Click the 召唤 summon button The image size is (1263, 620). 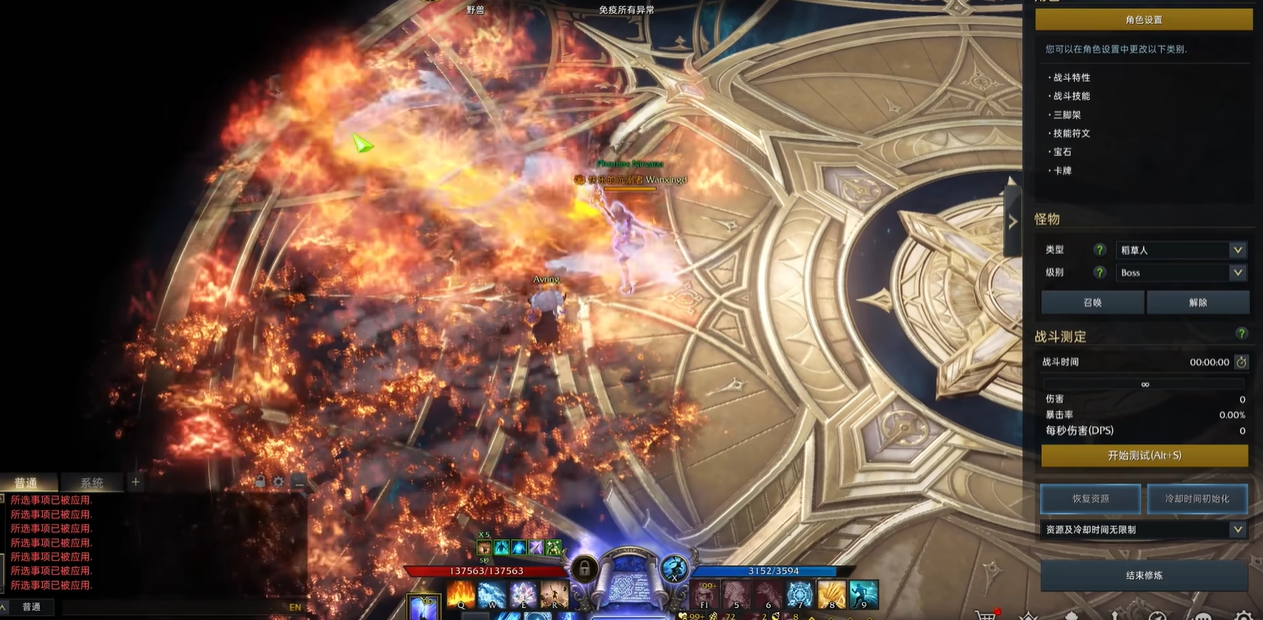click(x=1091, y=302)
